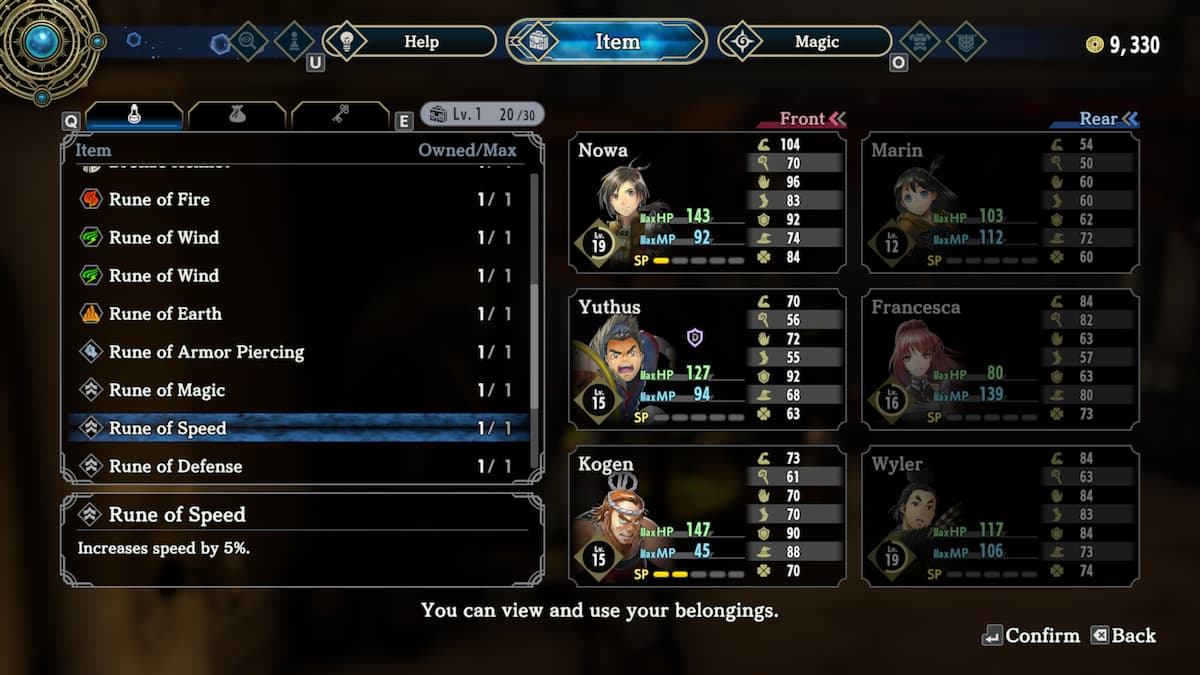Image resolution: width=1200 pixels, height=675 pixels.
Task: Select Kogen's party panel
Action: tap(707, 515)
